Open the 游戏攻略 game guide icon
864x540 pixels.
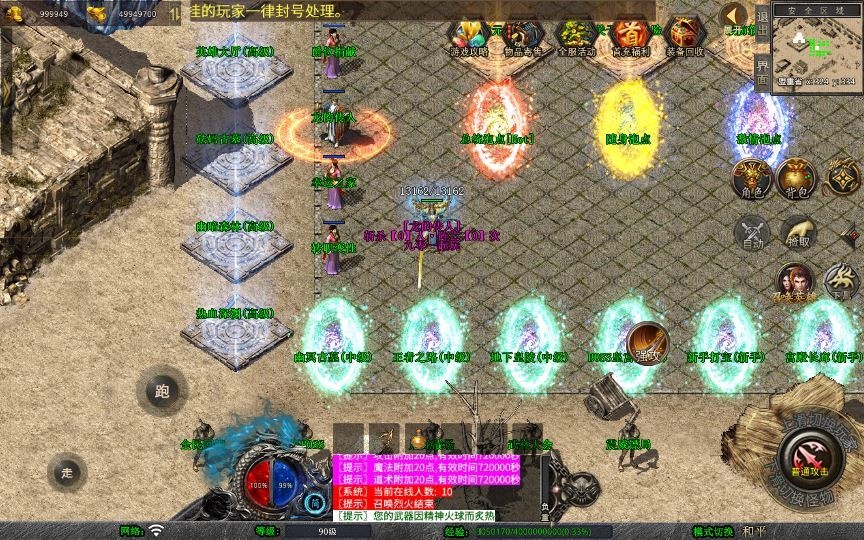468,36
